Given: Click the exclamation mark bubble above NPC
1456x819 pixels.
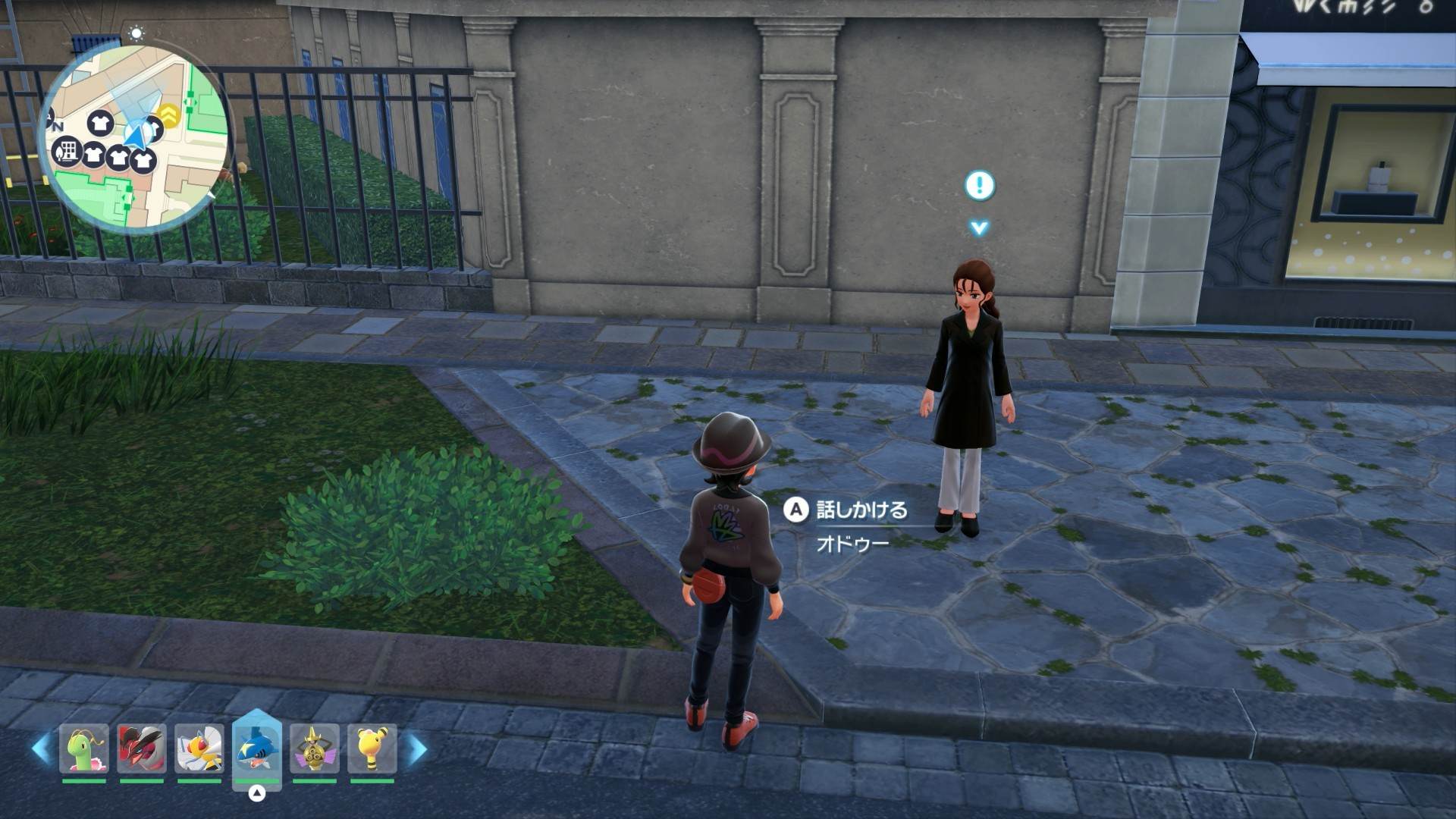Looking at the screenshot, I should pyautogui.click(x=979, y=185).
